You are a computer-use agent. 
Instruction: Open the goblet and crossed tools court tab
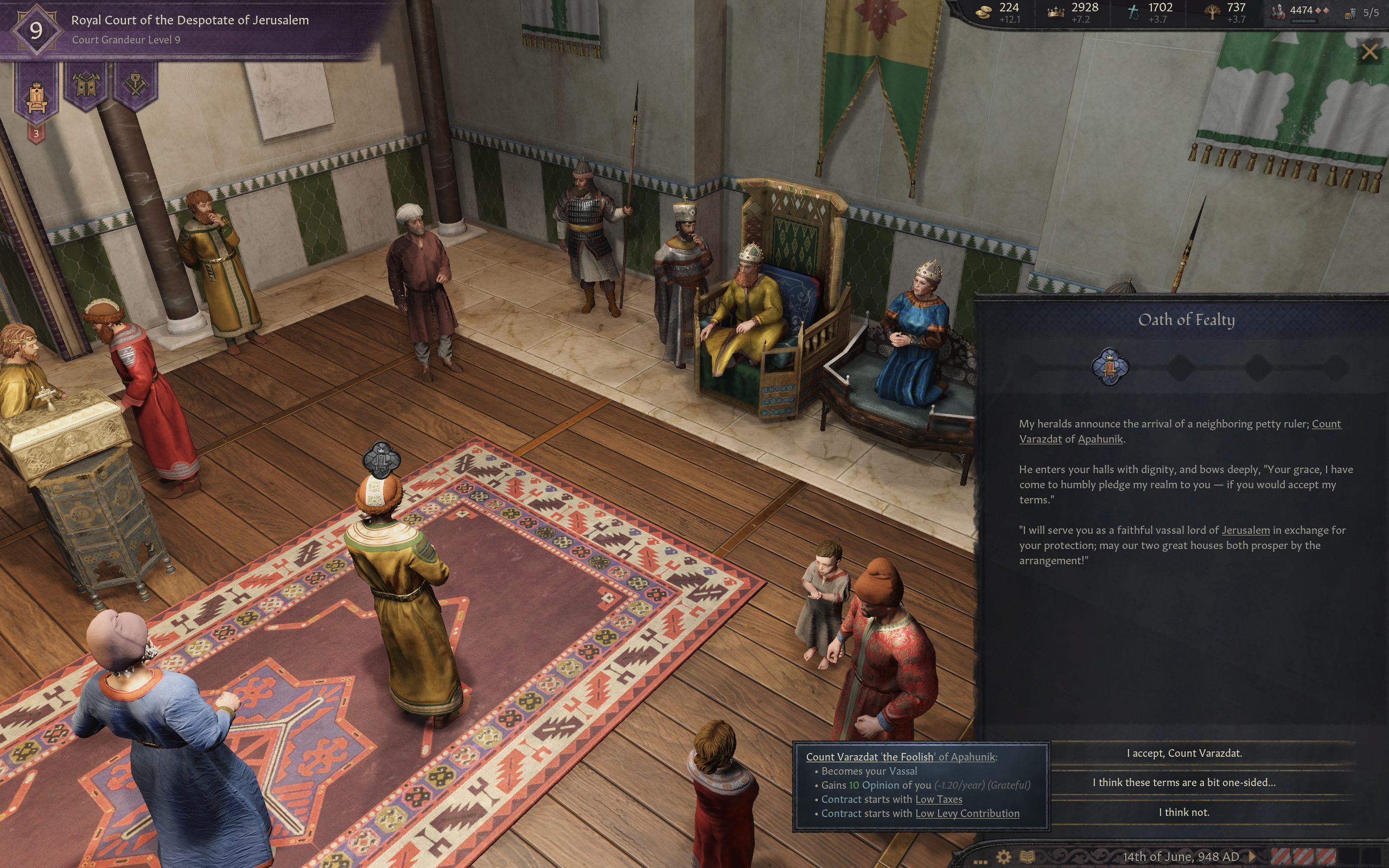point(135,86)
